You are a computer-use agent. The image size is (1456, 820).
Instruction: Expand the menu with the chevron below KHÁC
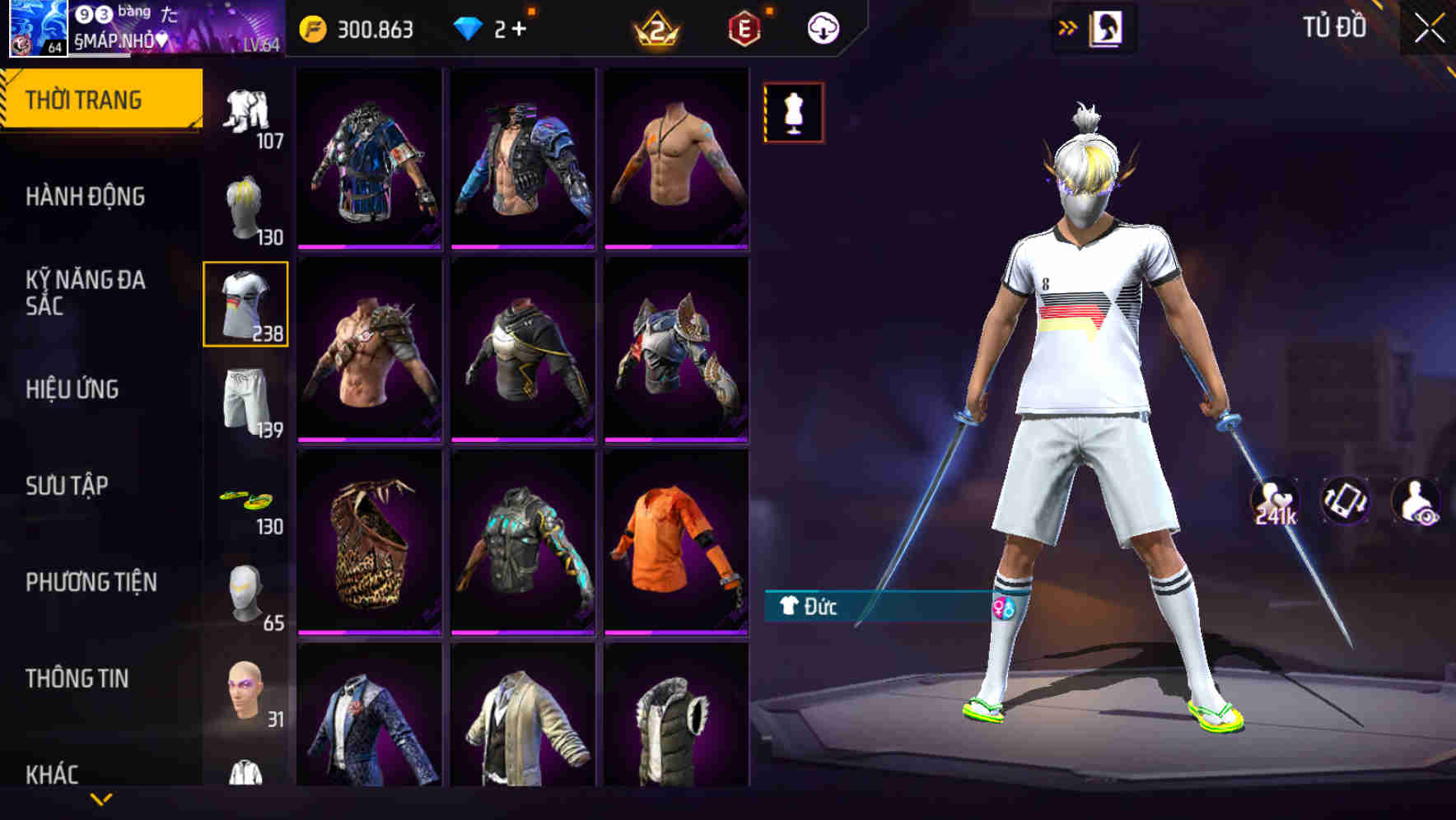[x=100, y=797]
